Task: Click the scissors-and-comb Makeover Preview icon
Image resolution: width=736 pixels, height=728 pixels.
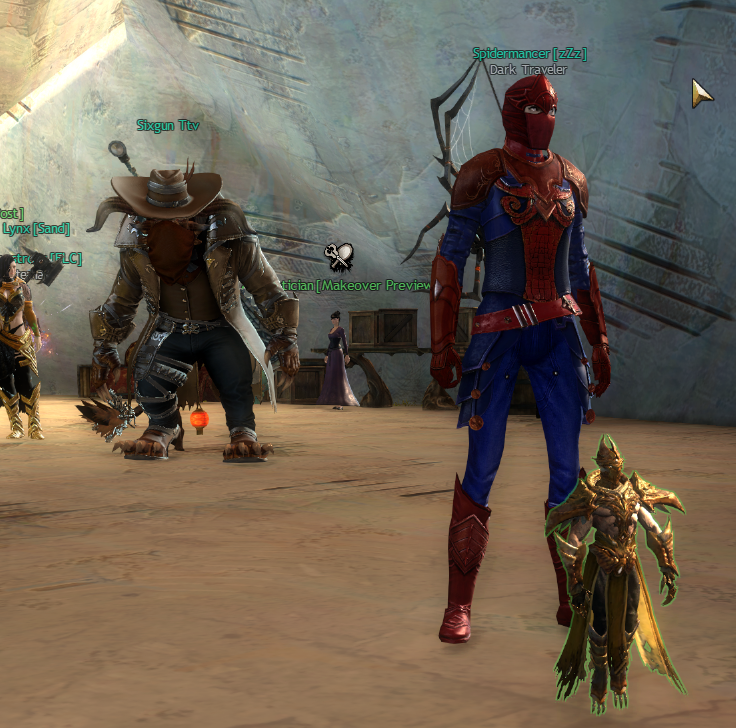Action: (339, 257)
